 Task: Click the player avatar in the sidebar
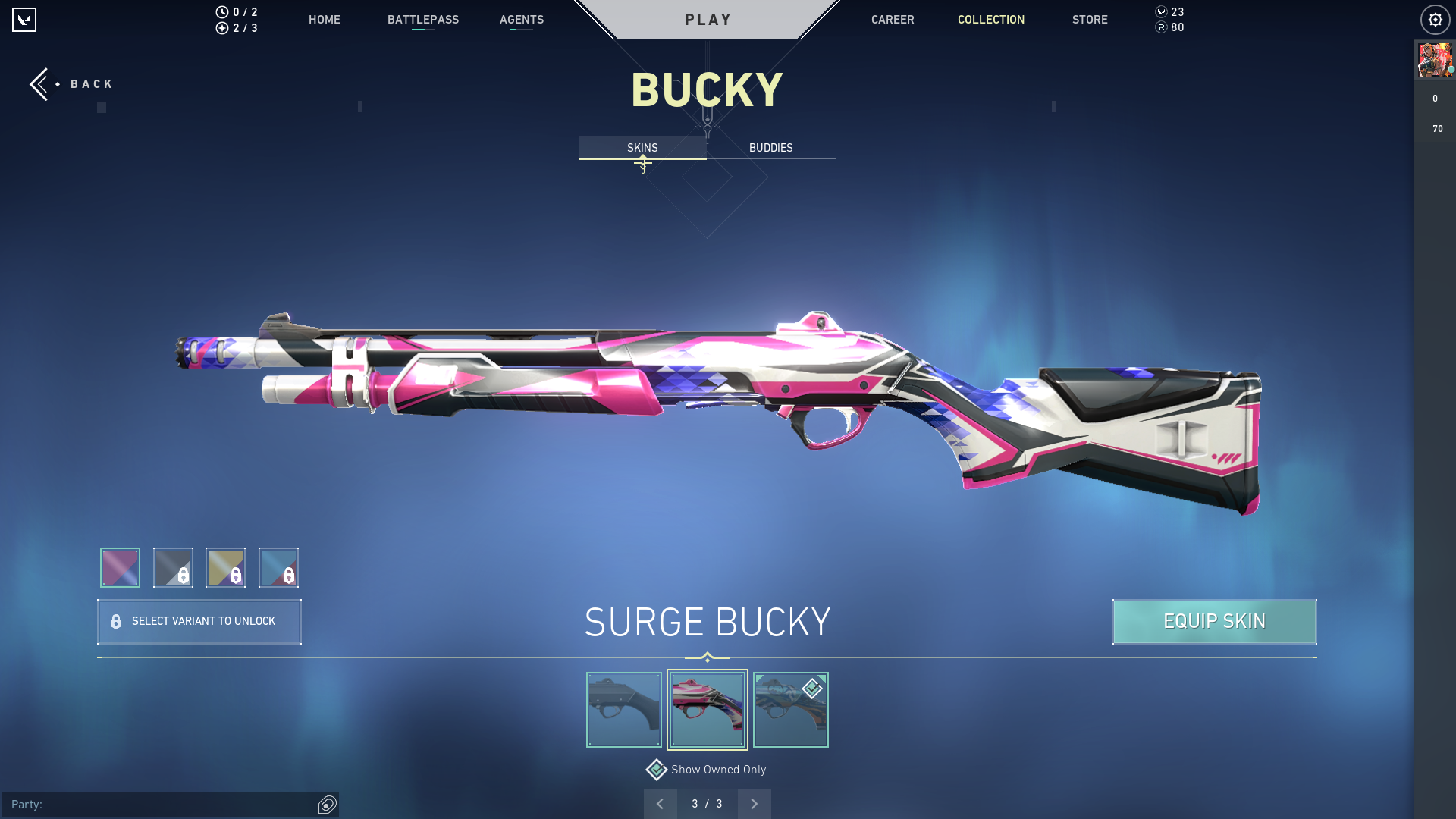coord(1435,61)
